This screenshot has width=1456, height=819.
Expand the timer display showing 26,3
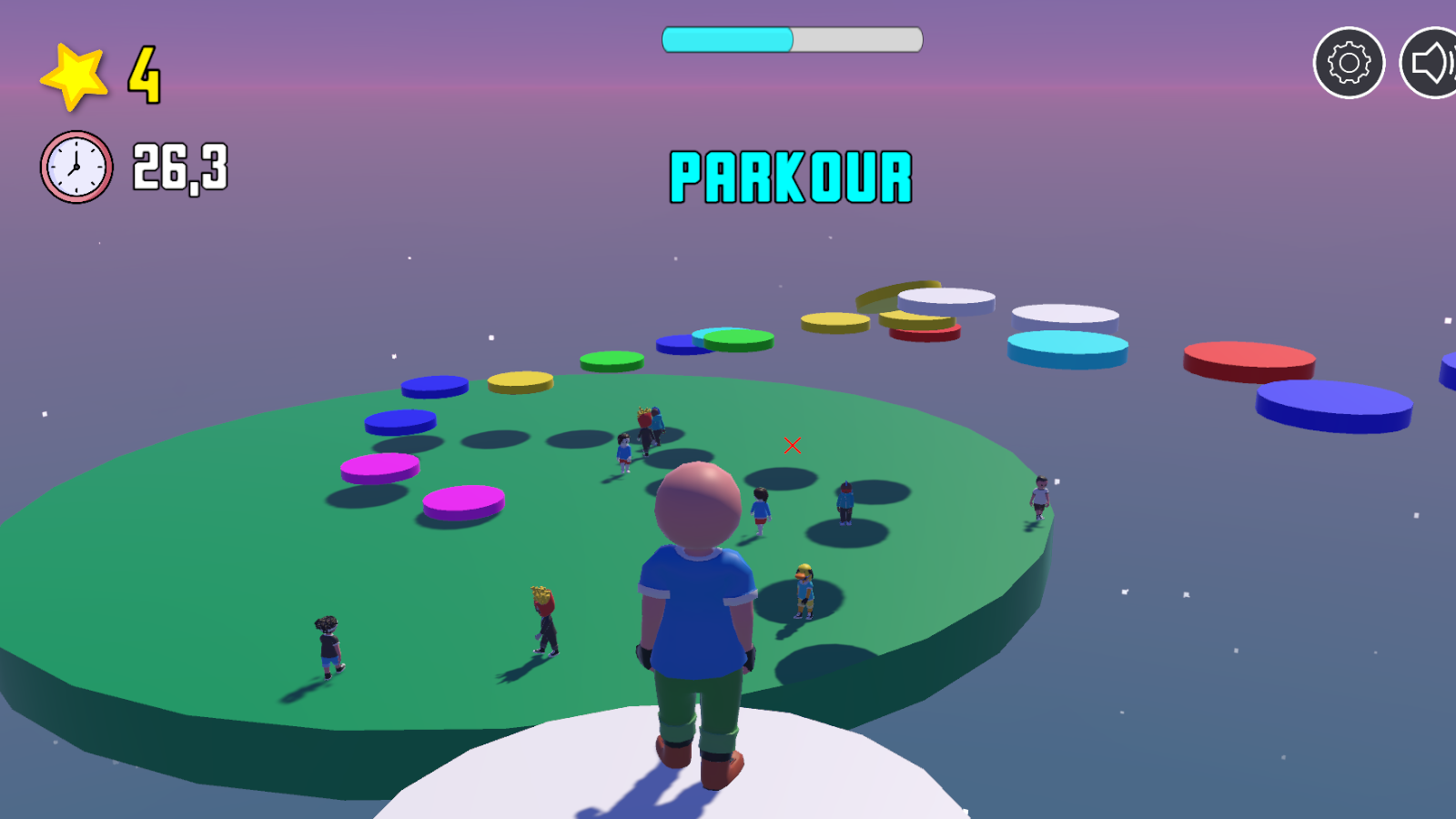coord(181,167)
